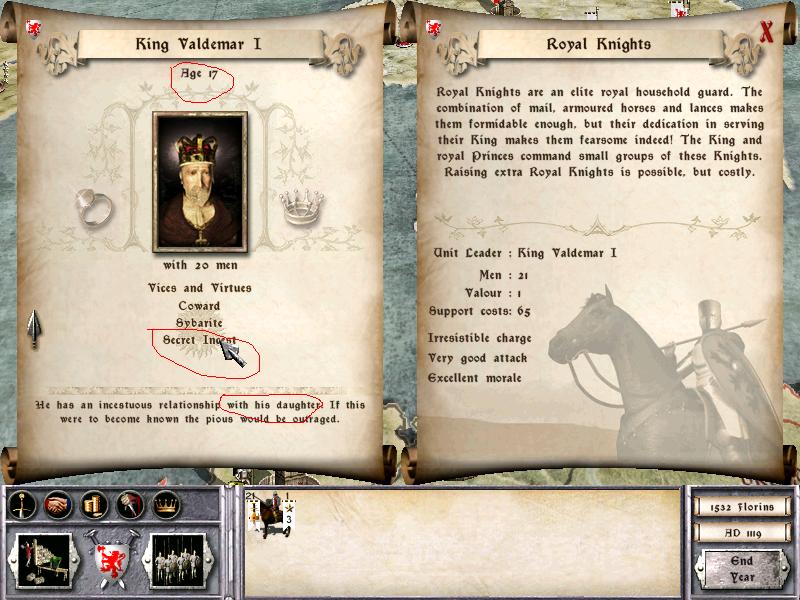
Task: Open the sword icon panel
Action: pos(21,506)
